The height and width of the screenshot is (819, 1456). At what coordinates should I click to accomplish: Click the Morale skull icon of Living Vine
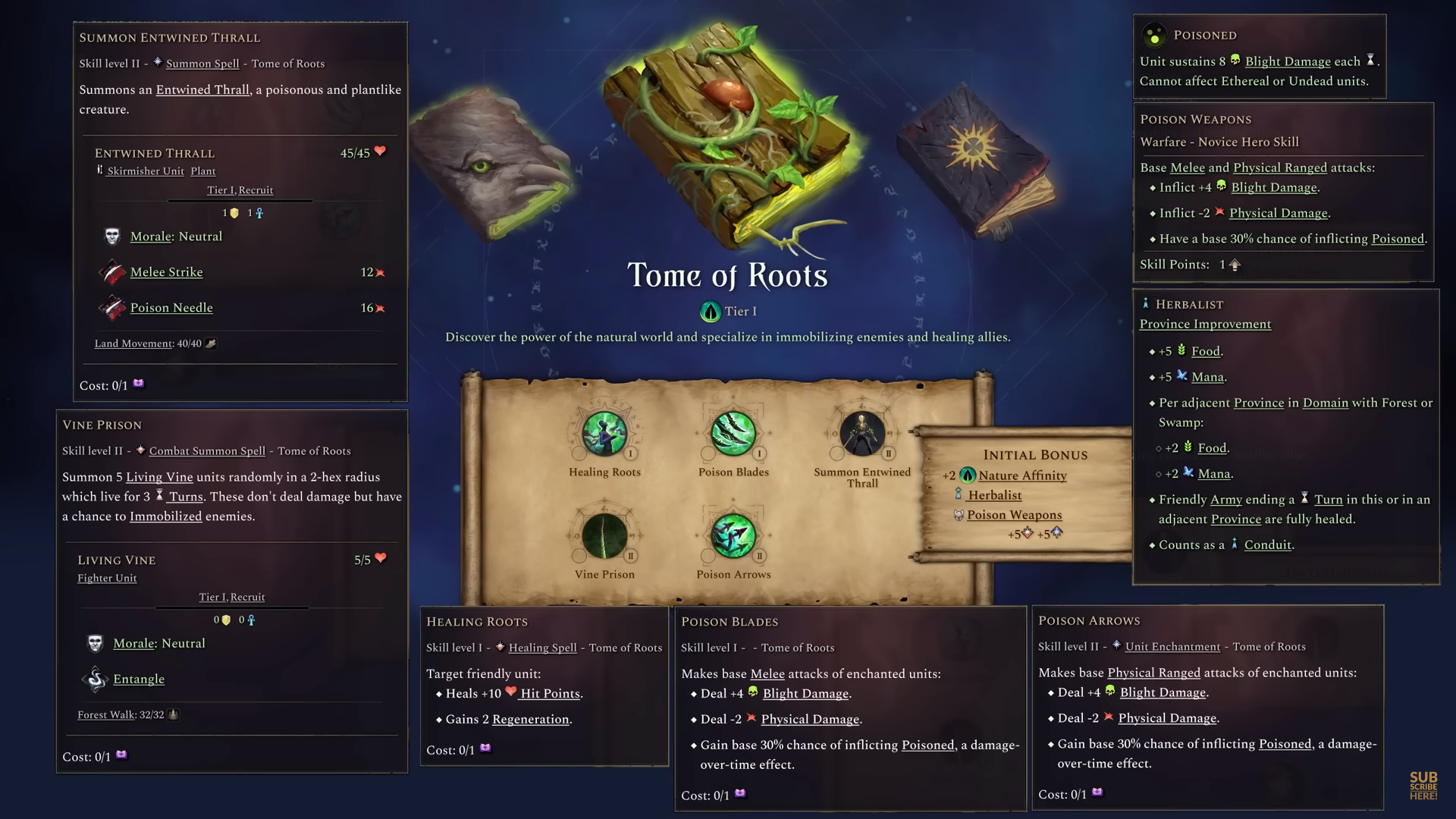(94, 643)
